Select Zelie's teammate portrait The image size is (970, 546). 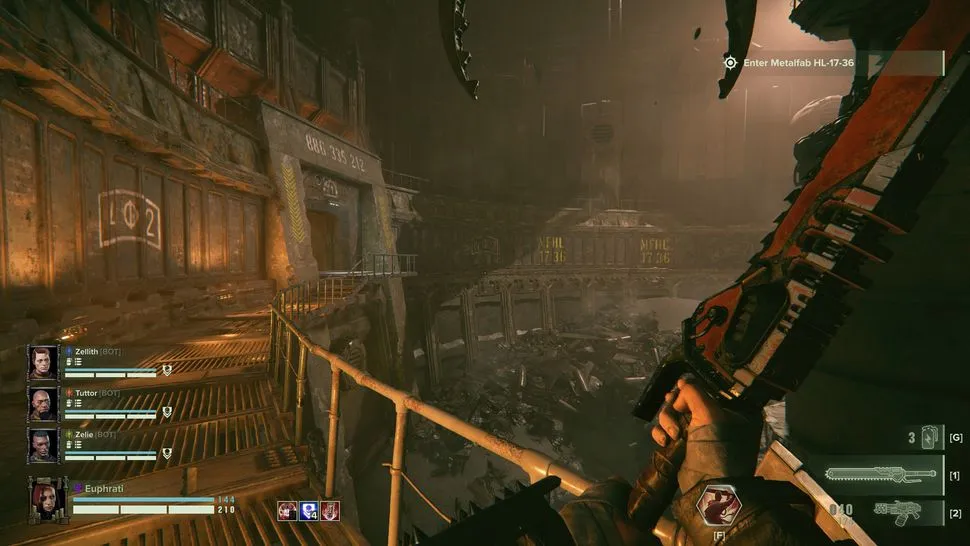[43, 444]
